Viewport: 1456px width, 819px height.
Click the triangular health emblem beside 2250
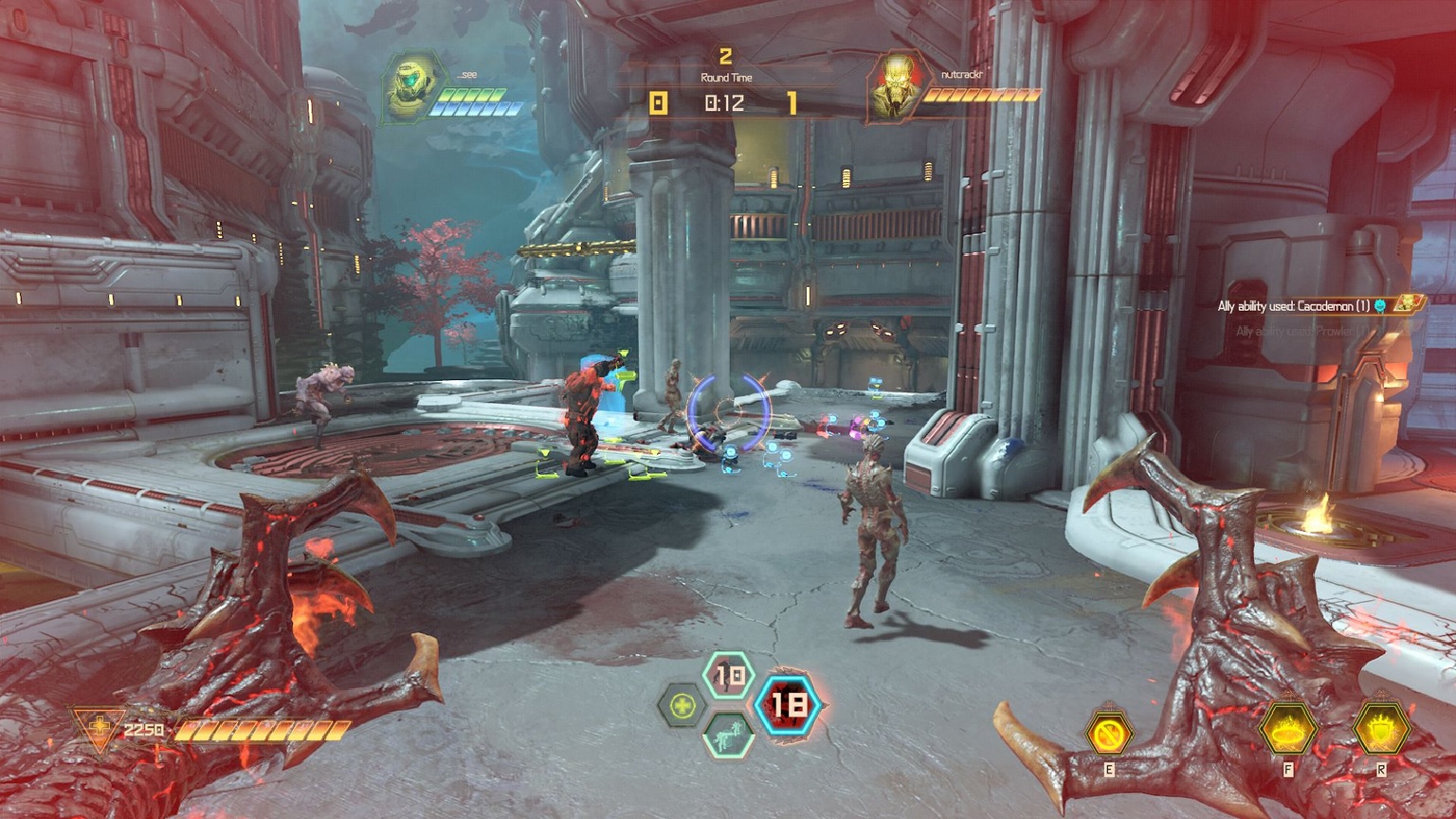click(x=99, y=731)
